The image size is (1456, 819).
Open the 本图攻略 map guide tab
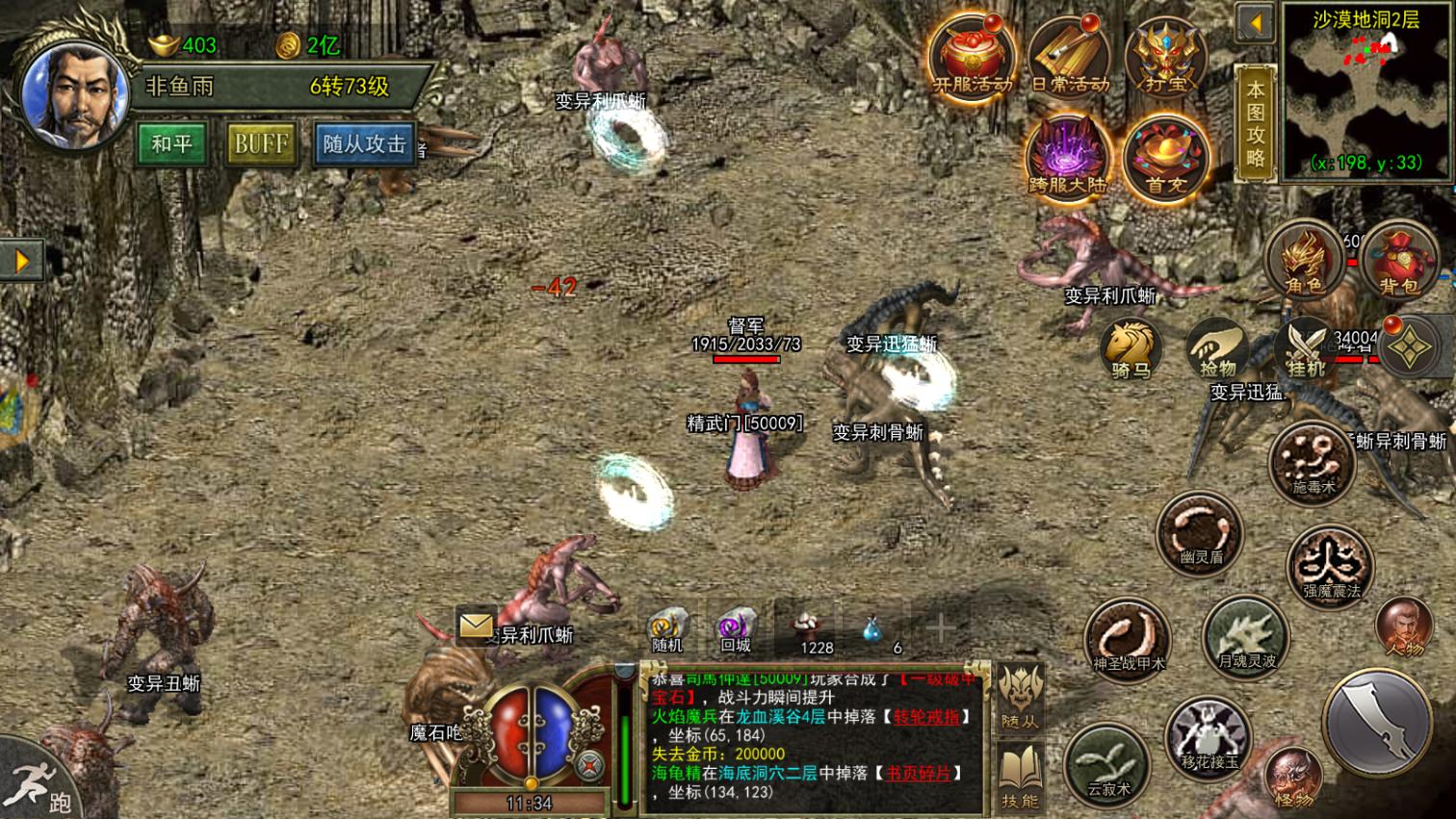(x=1255, y=122)
